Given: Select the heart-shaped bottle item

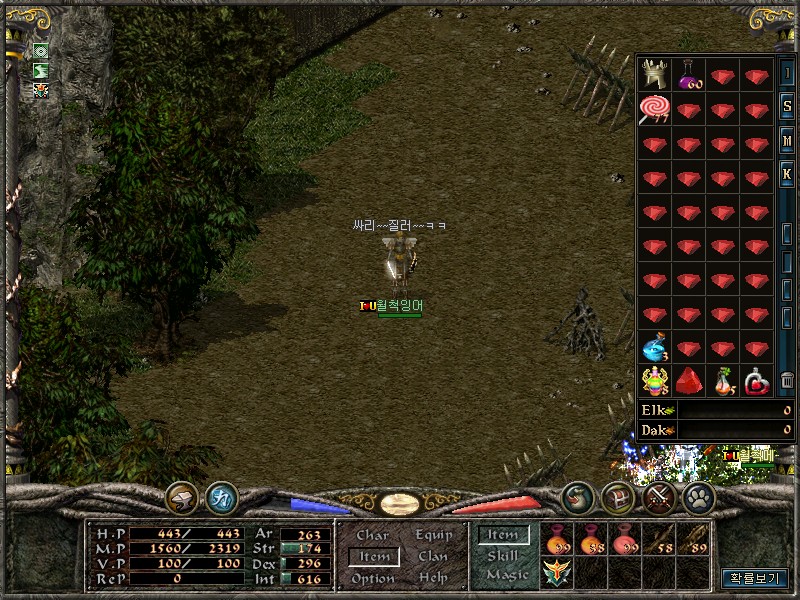Looking at the screenshot, I should [x=758, y=381].
